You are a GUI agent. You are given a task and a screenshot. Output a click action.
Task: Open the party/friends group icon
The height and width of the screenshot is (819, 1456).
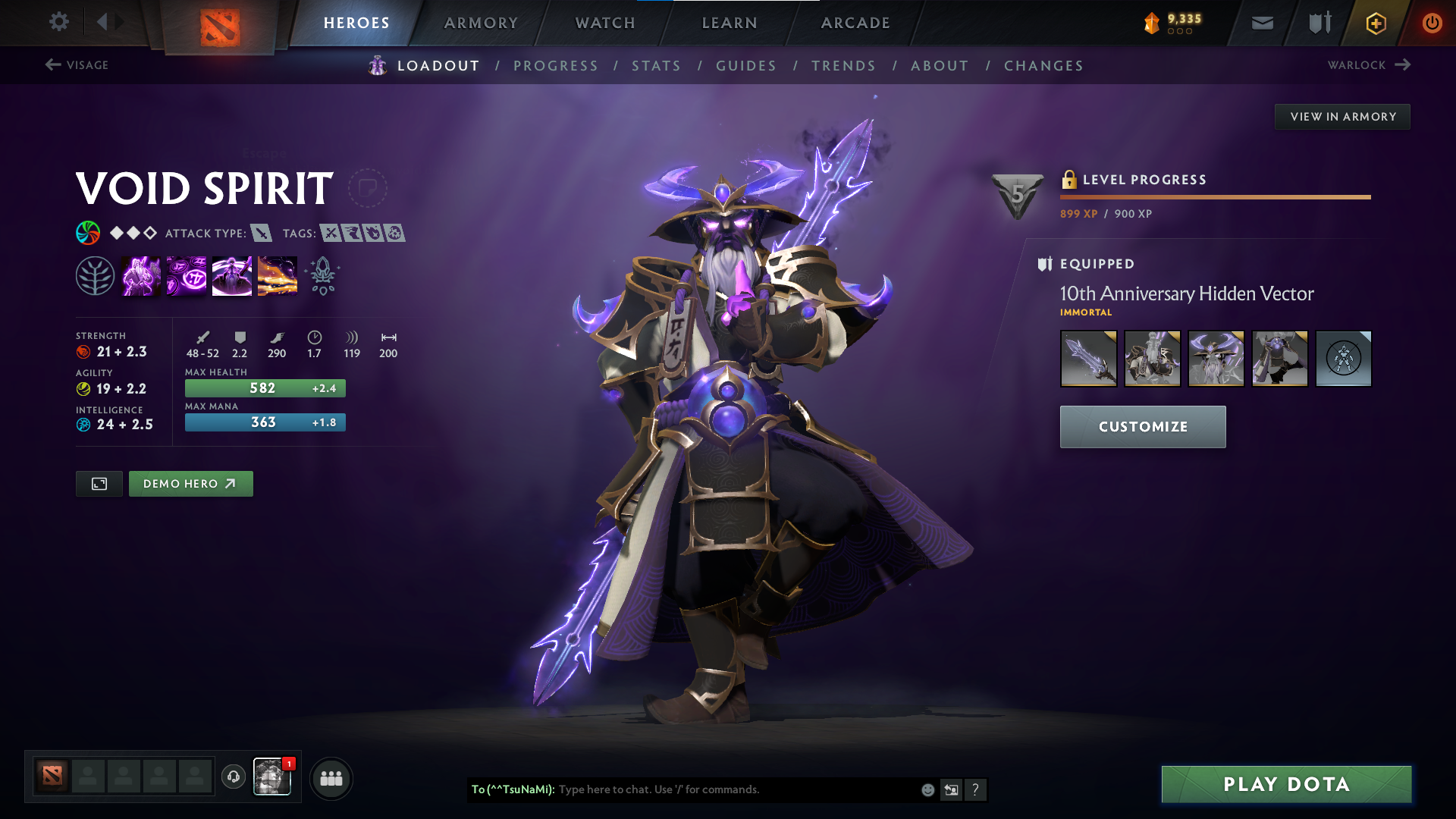pyautogui.click(x=331, y=777)
